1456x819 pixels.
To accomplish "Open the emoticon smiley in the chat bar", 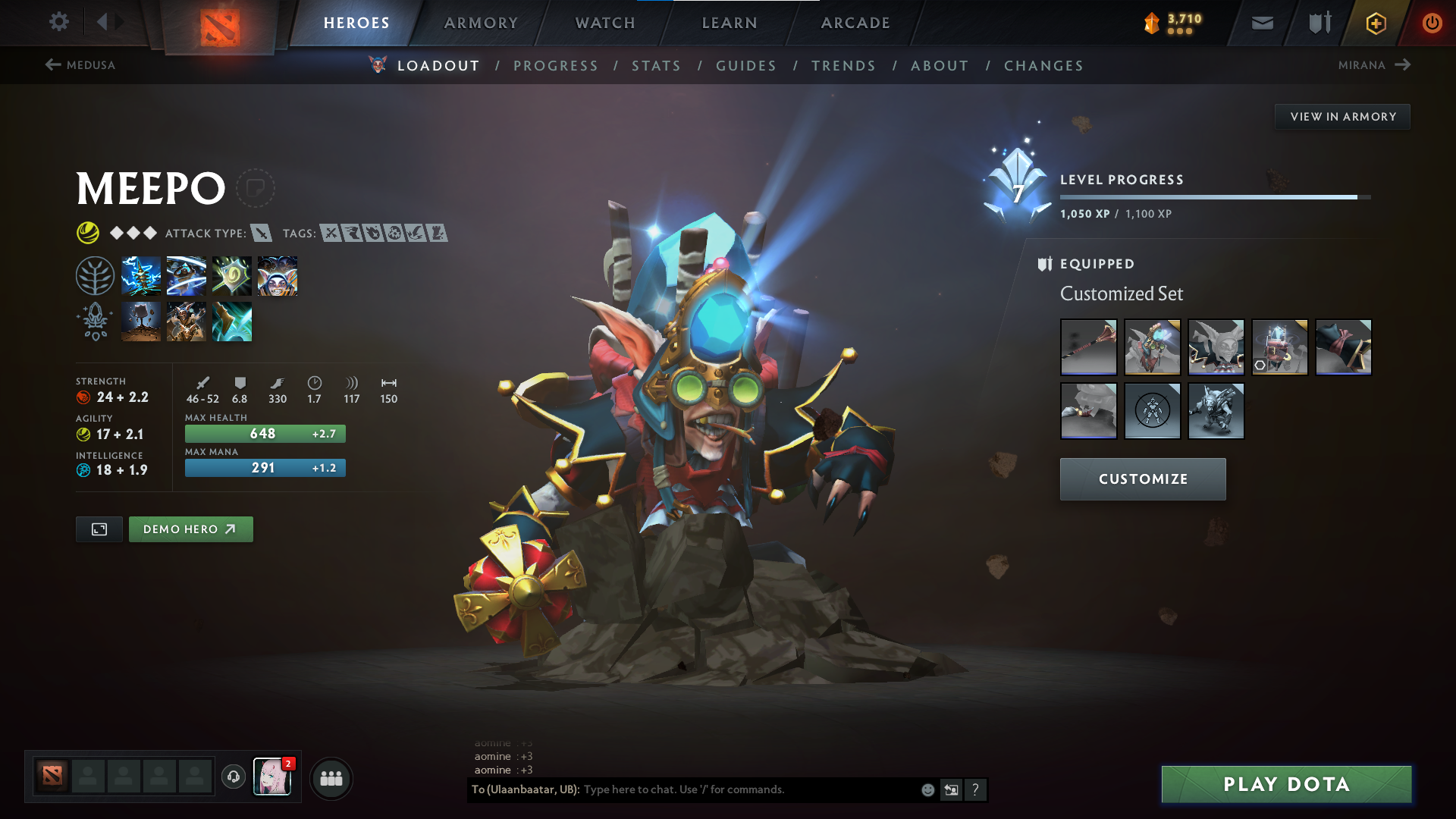I will [x=927, y=789].
